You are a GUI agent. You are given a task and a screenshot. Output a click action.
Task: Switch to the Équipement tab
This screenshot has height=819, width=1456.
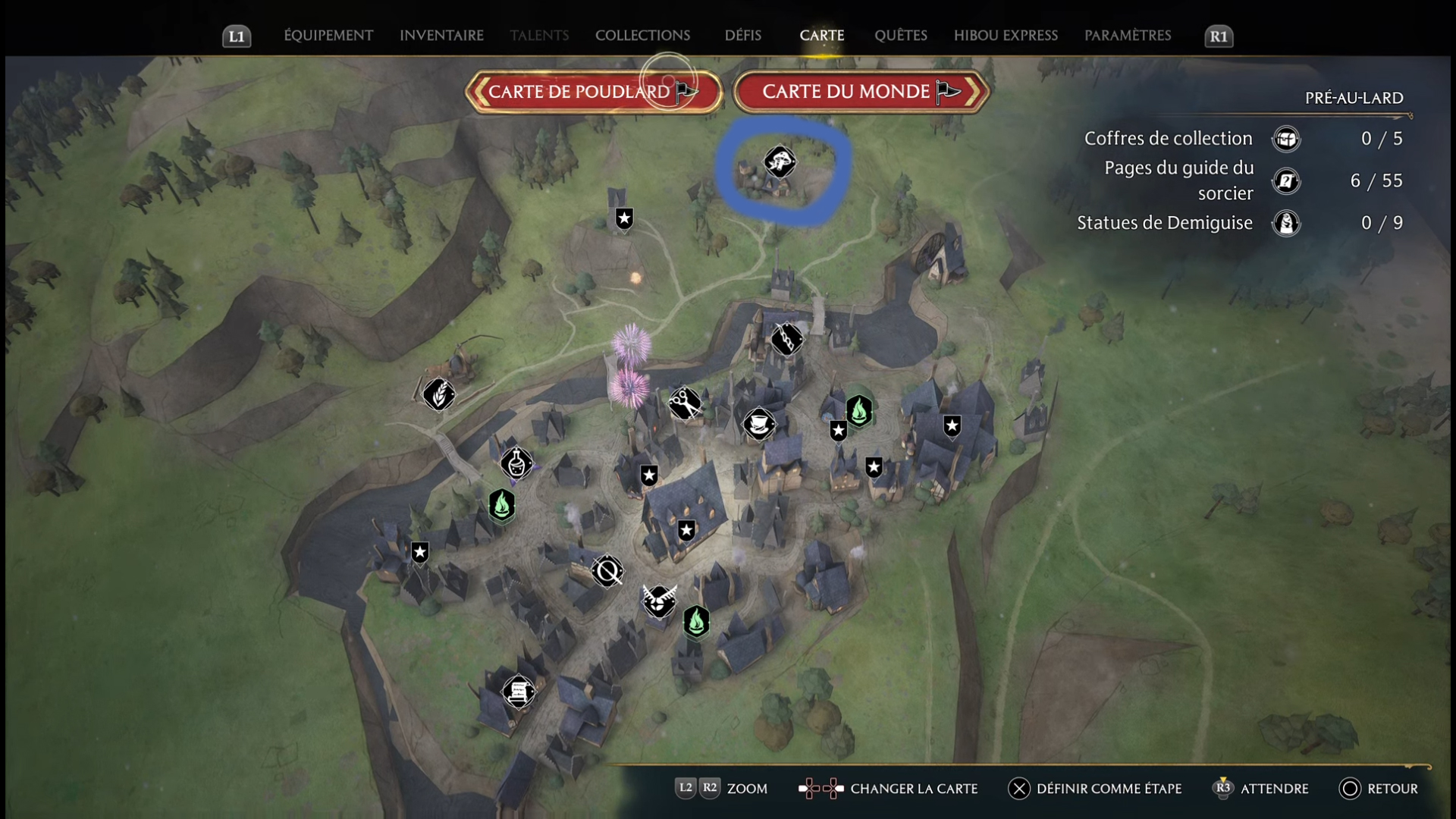328,36
